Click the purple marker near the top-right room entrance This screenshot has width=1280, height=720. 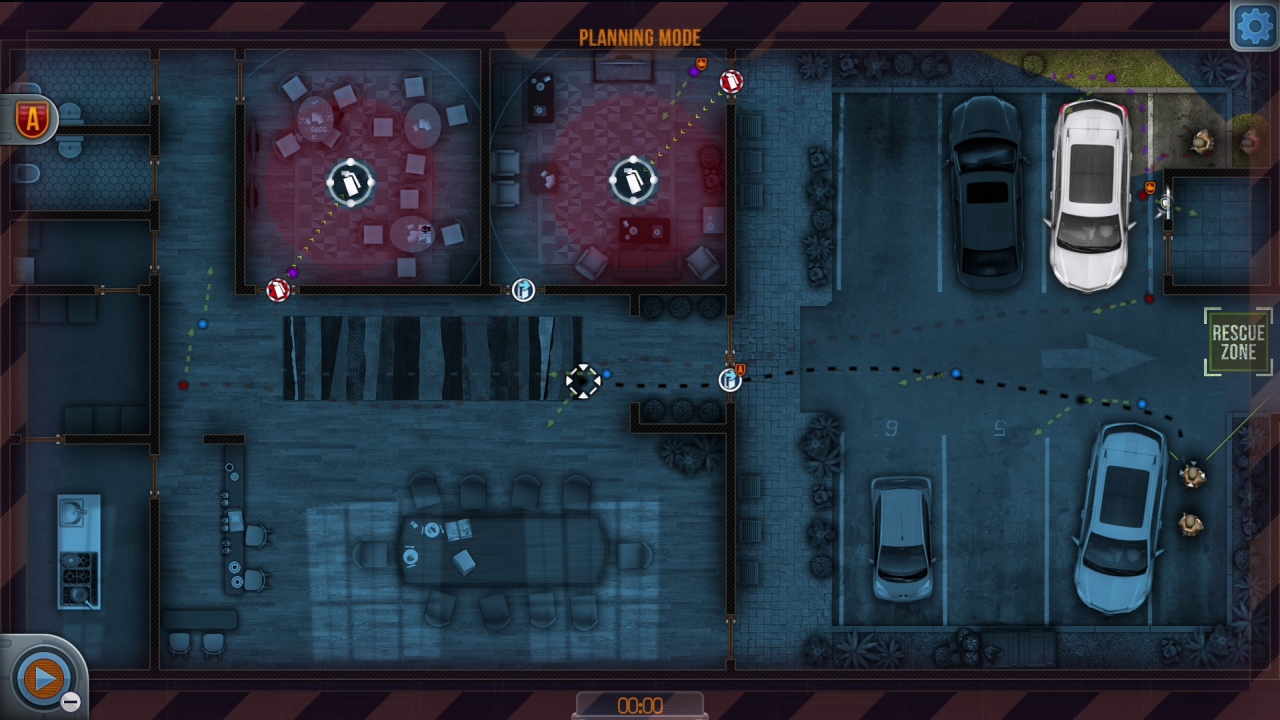(x=694, y=72)
